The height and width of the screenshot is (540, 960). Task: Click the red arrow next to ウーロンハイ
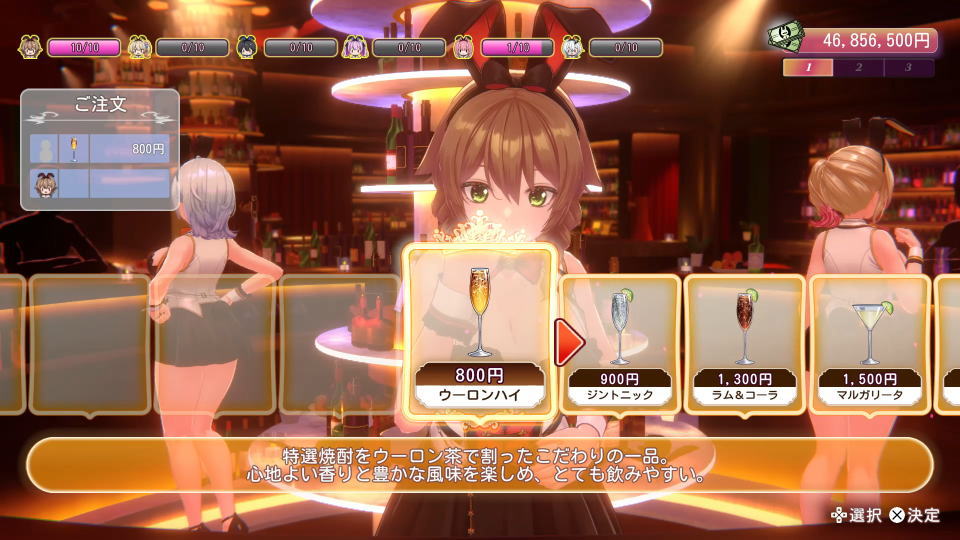tap(569, 343)
